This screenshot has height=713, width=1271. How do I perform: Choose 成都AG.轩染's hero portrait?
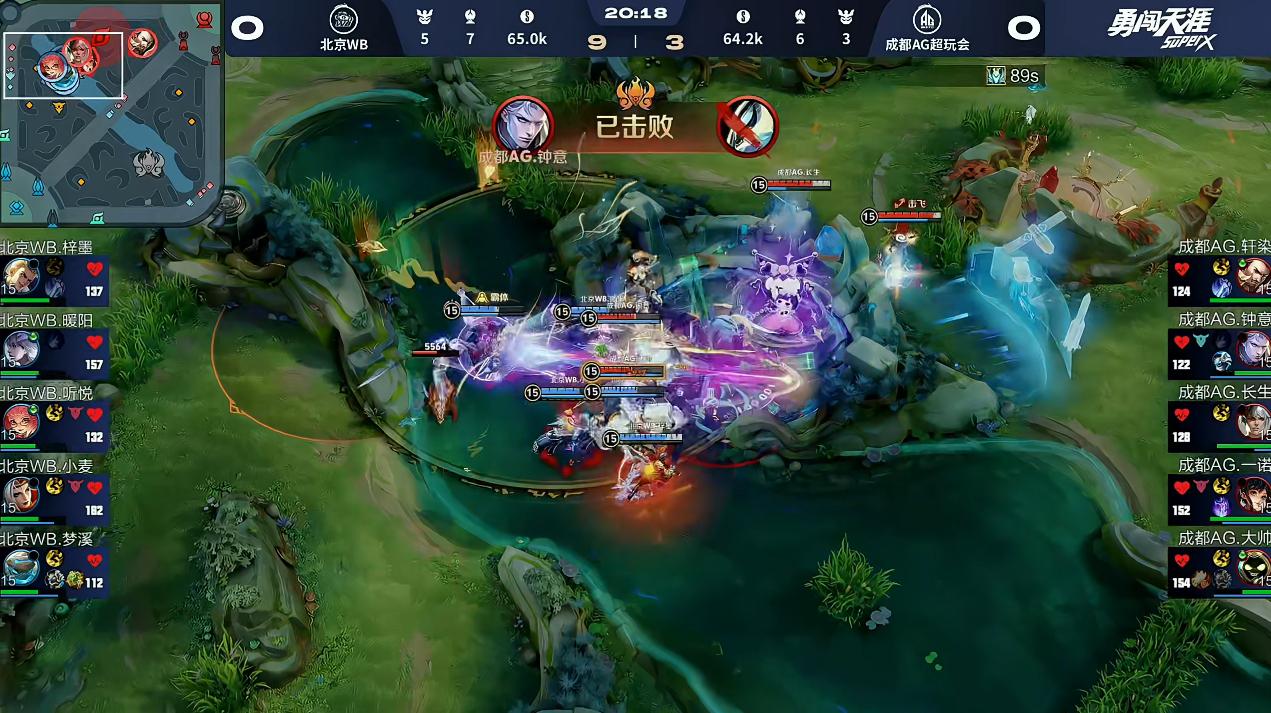click(x=1252, y=275)
